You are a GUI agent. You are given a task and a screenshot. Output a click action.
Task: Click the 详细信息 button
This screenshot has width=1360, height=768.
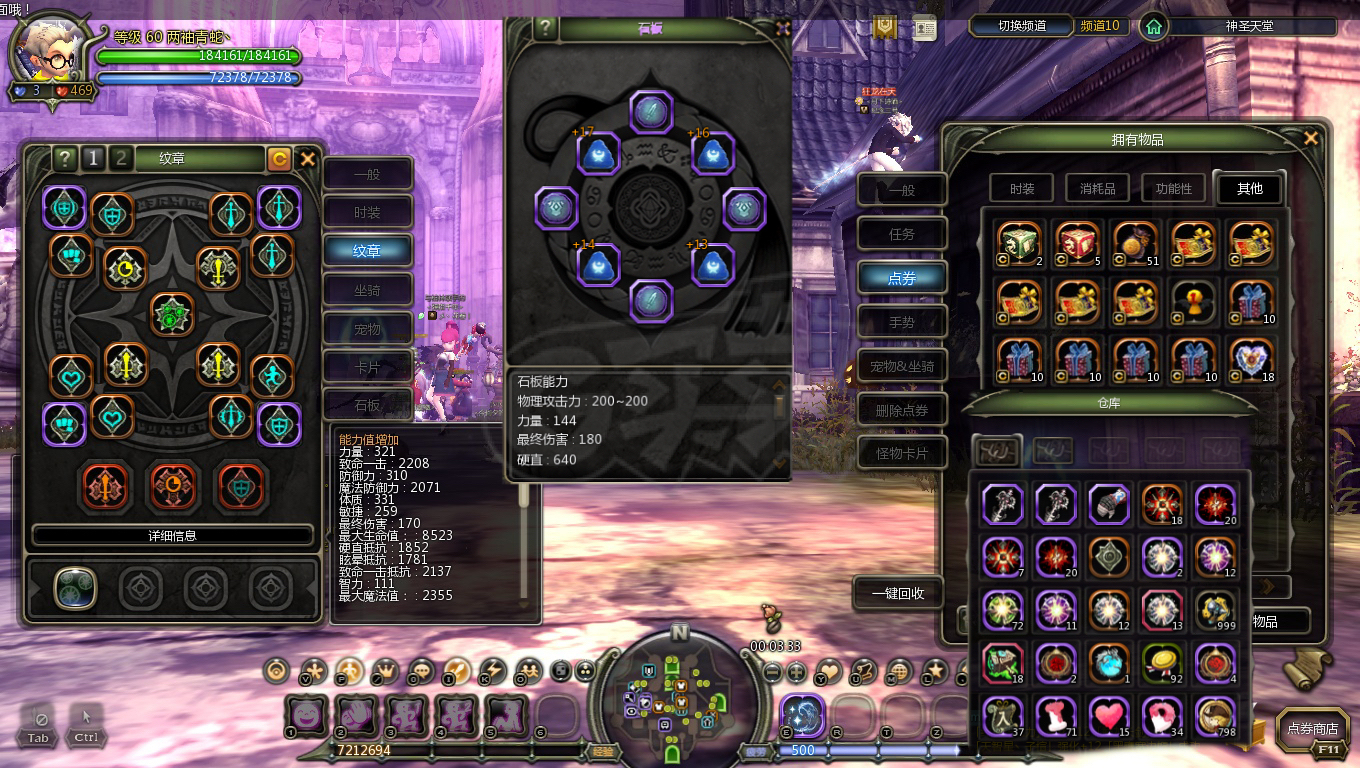(172, 535)
